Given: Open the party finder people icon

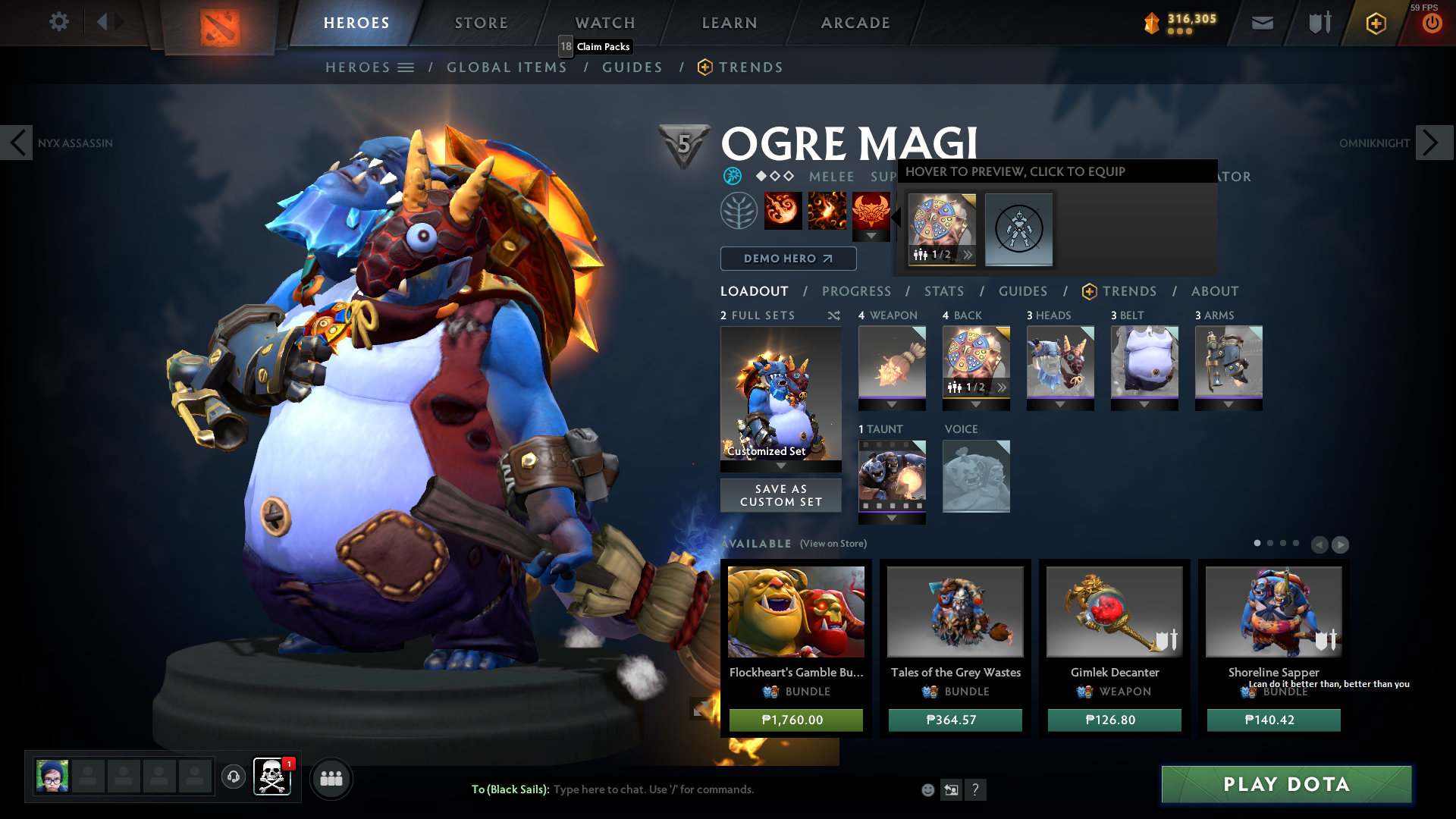Looking at the screenshot, I should tap(331, 779).
